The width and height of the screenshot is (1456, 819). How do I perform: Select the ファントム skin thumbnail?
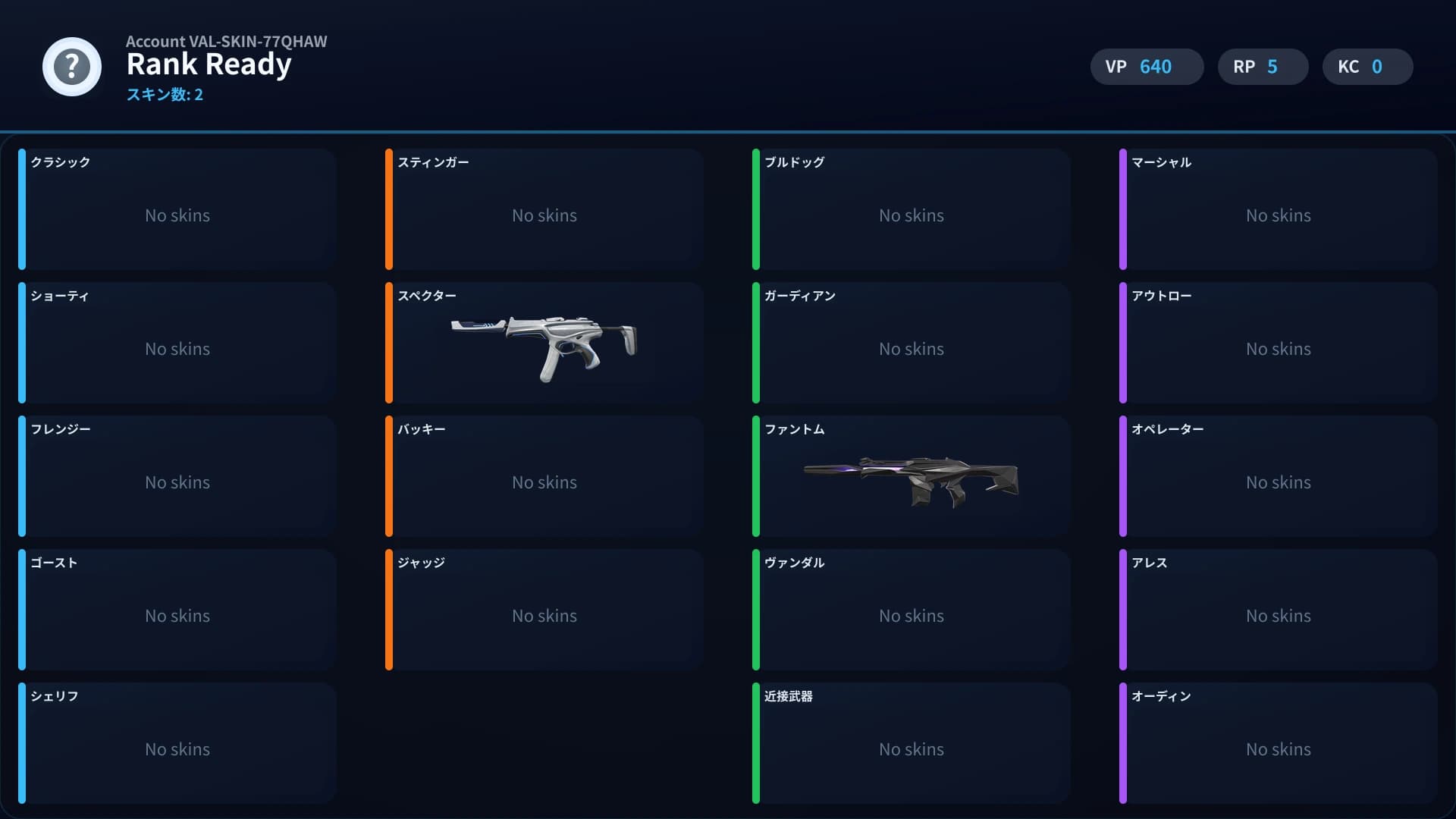pos(910,476)
